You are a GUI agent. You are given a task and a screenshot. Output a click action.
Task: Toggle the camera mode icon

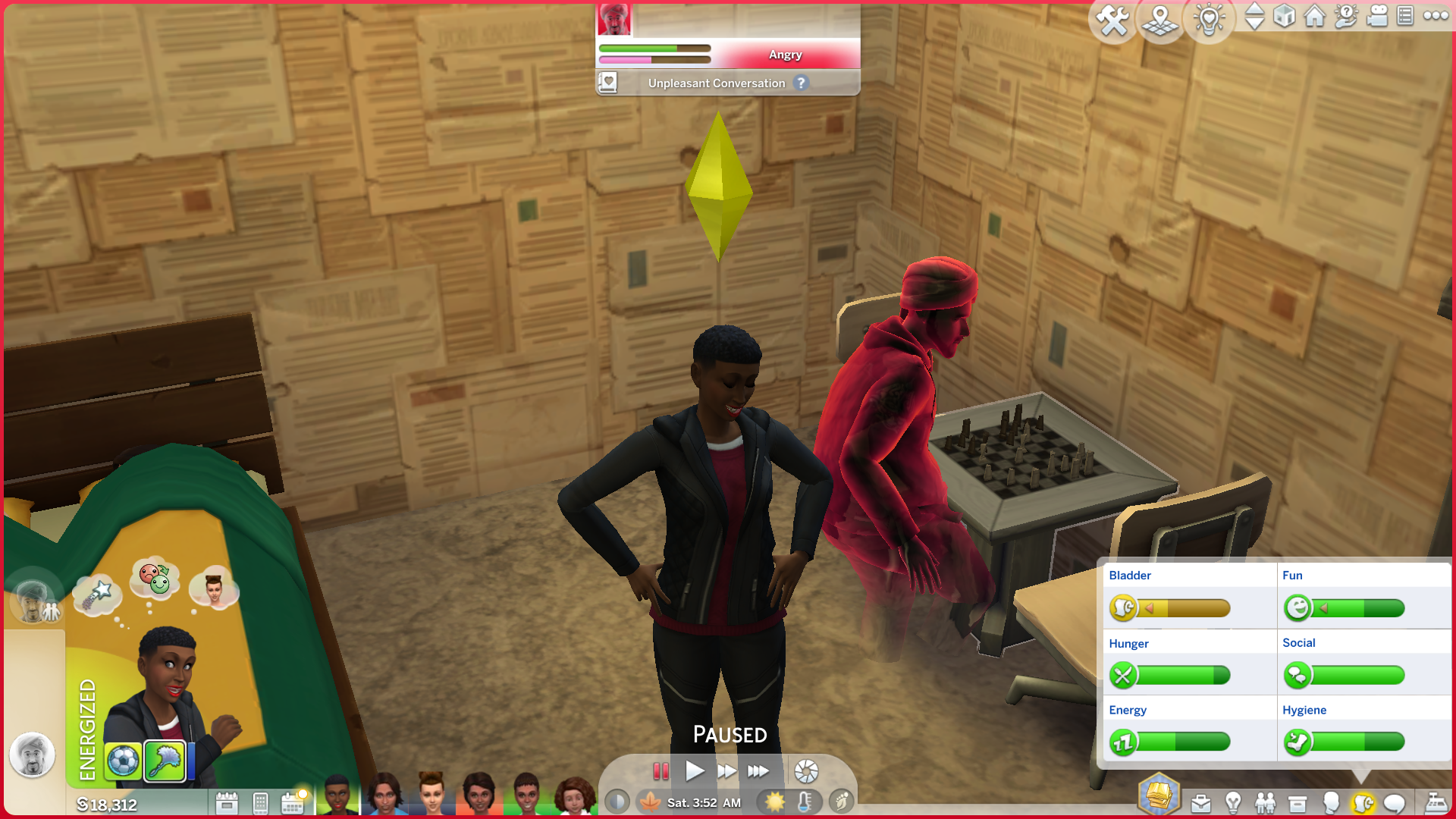pos(1376,16)
